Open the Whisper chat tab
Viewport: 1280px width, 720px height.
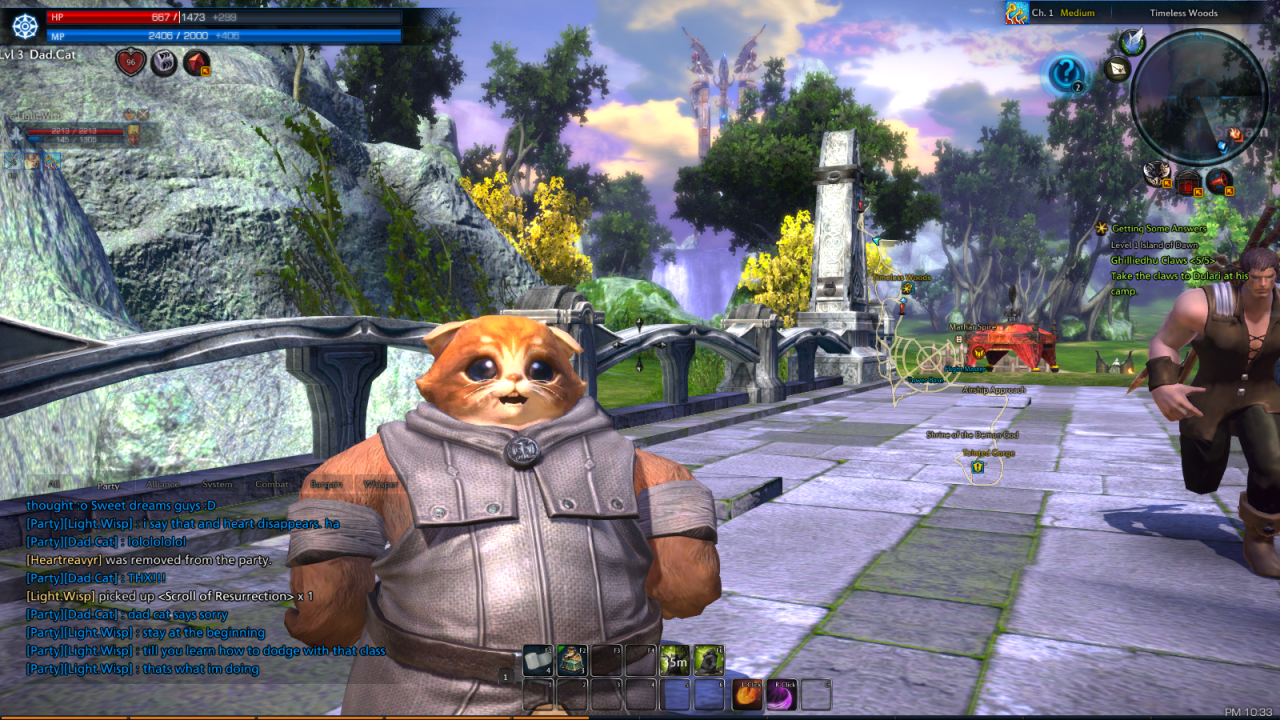click(x=380, y=485)
